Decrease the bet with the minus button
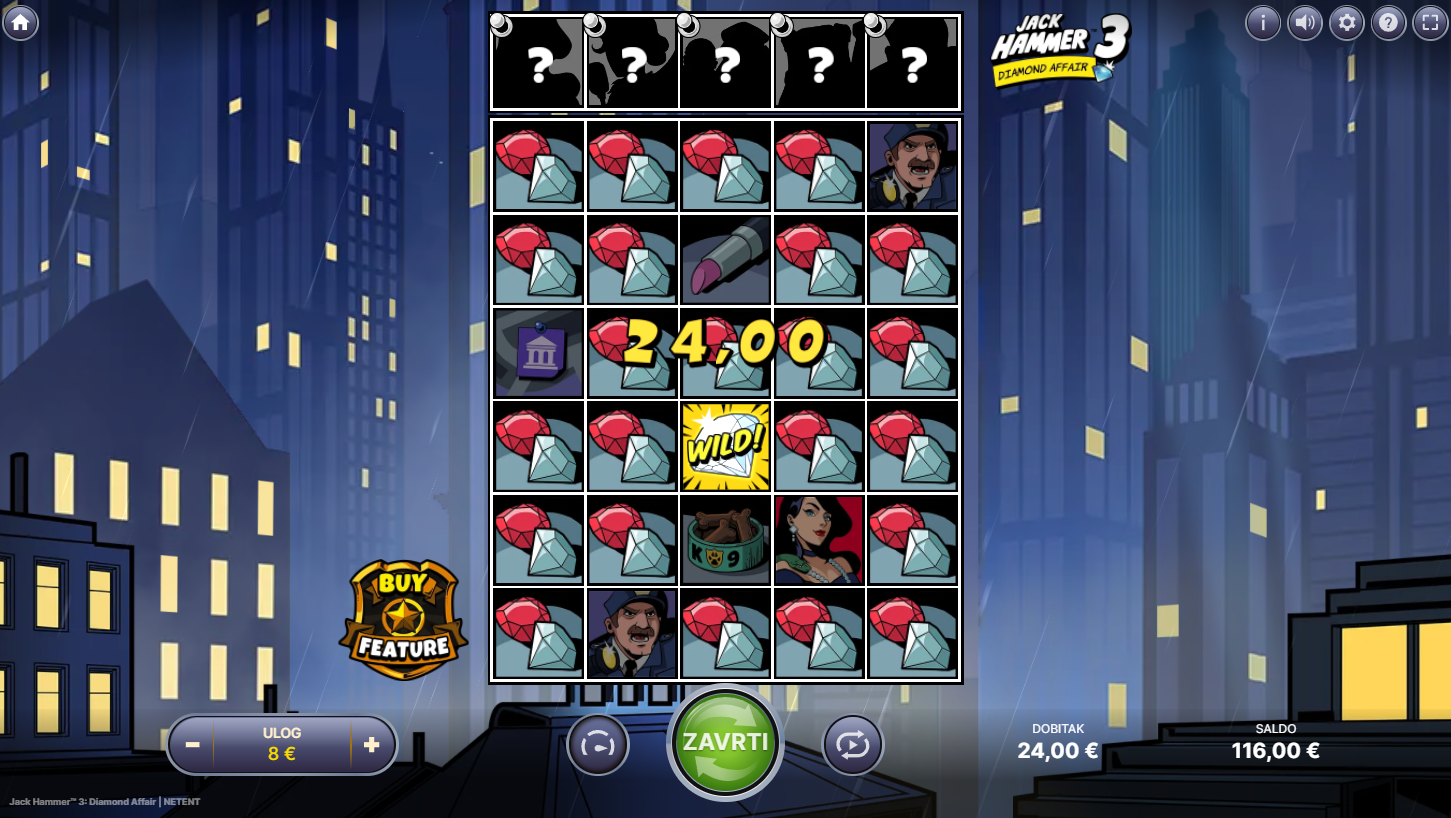The width and height of the screenshot is (1451, 818). point(193,745)
